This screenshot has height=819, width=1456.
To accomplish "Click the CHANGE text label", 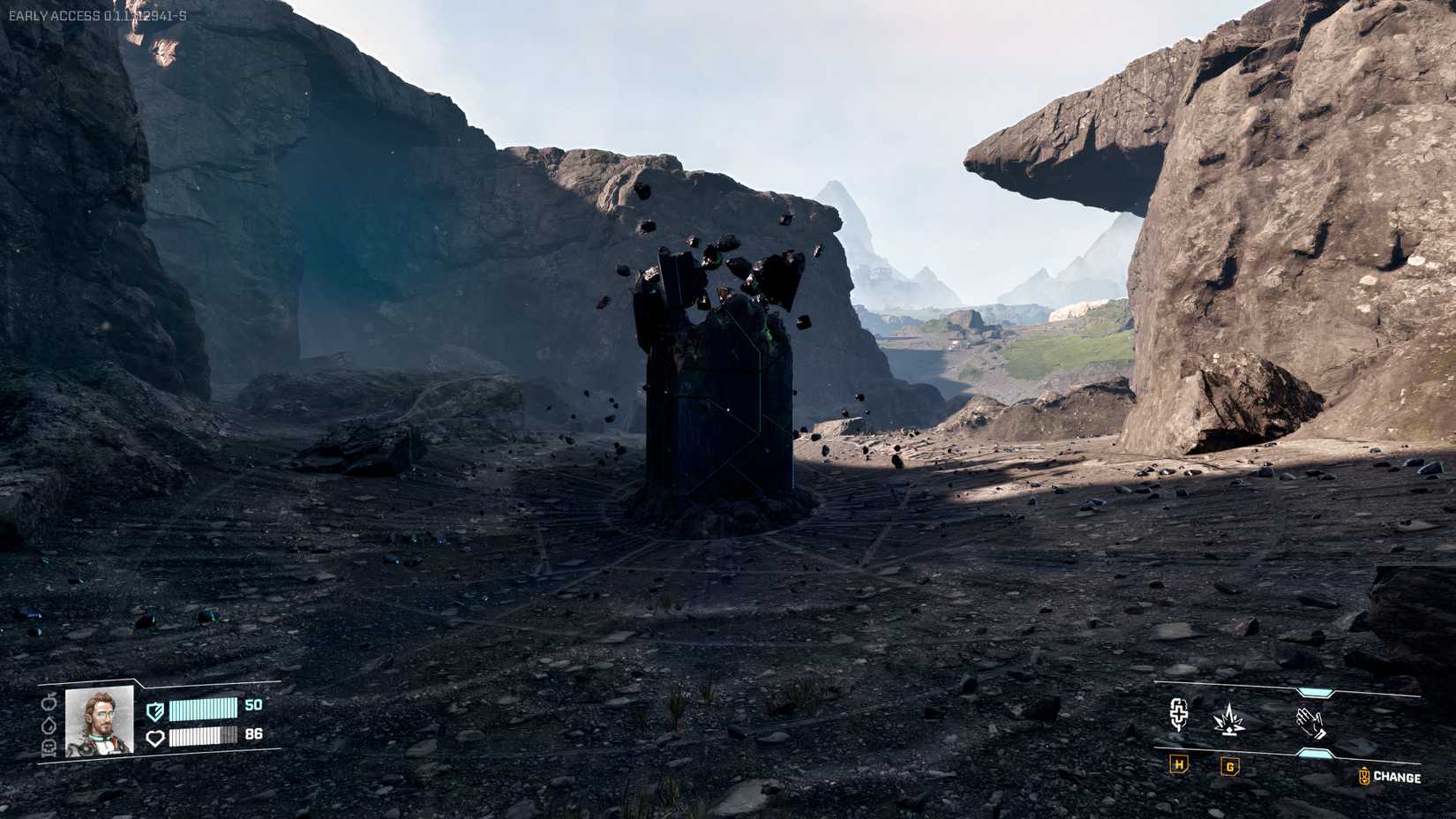I will coord(1396,777).
